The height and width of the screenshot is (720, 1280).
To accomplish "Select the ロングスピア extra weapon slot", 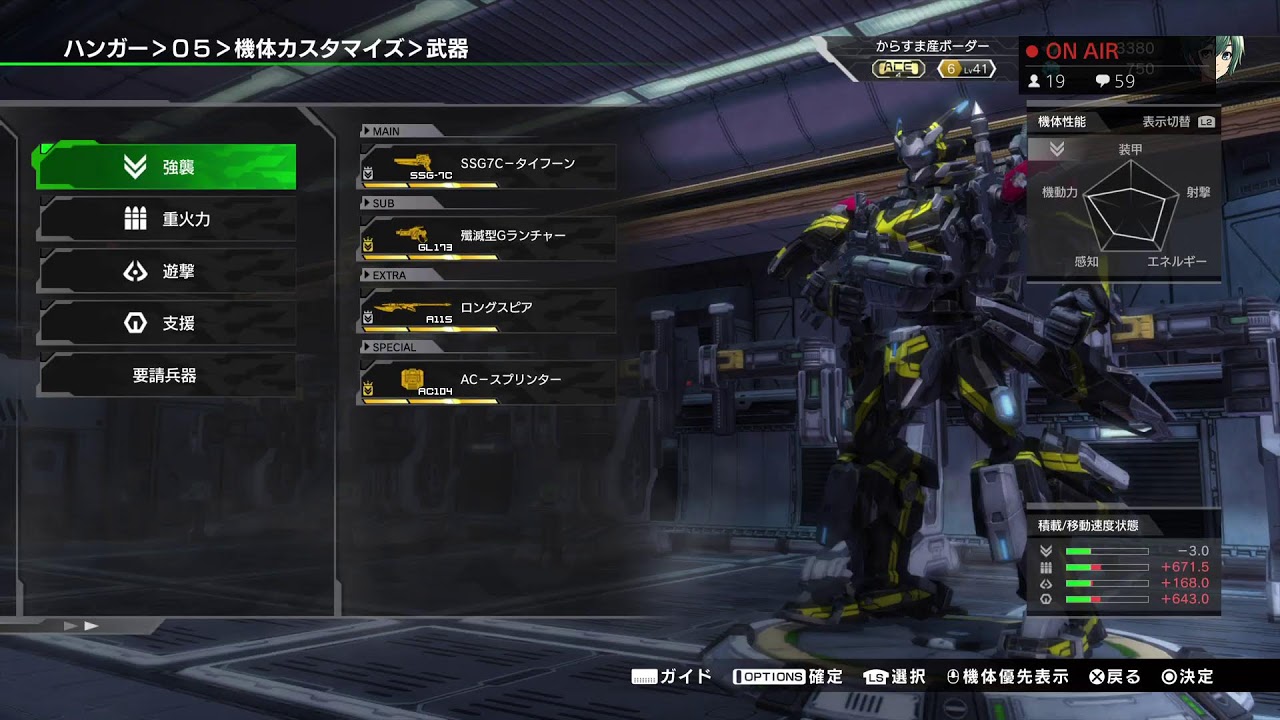I will [x=487, y=309].
